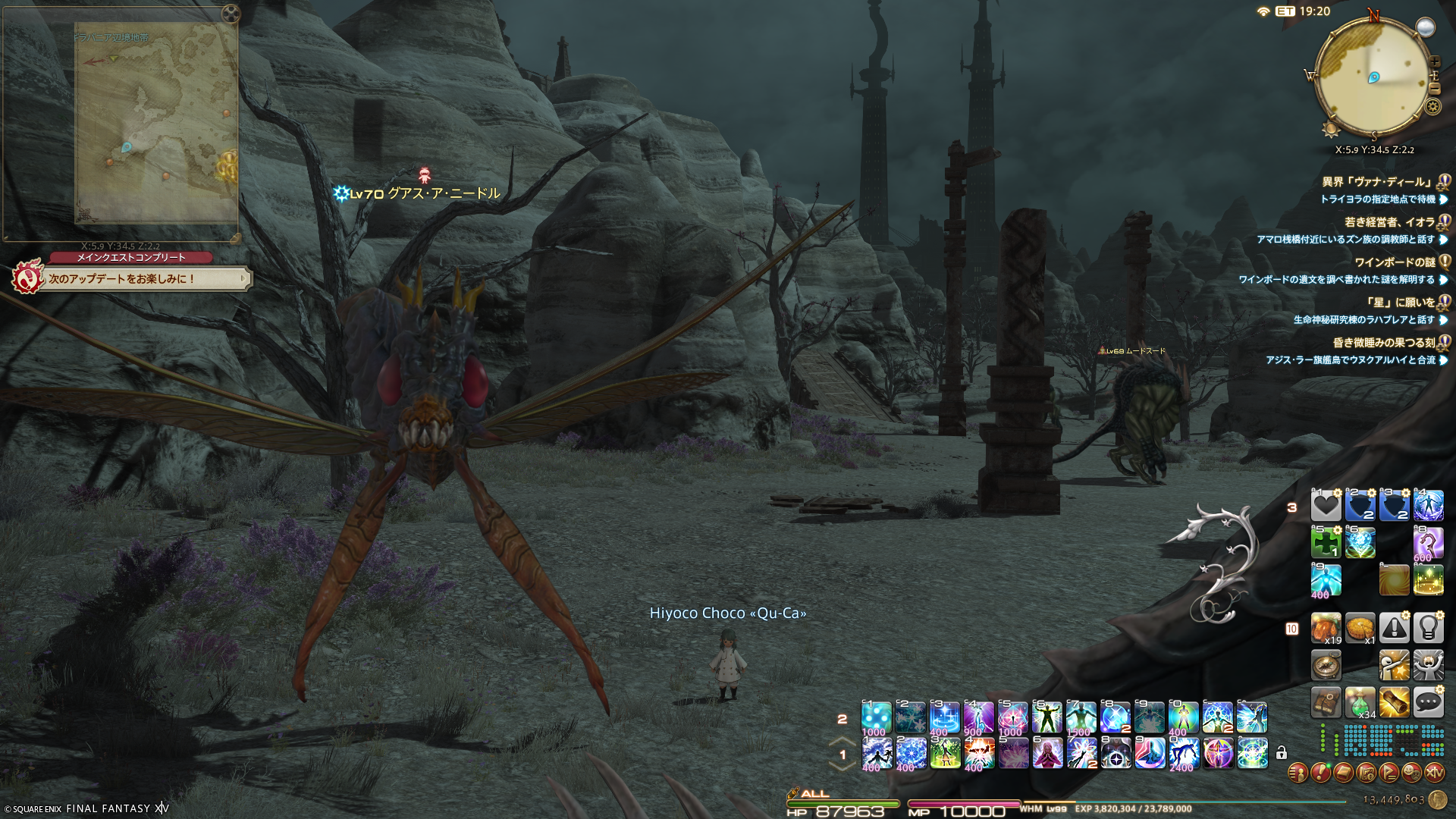The image size is (1456, 819).
Task: Select the 若き経営者、イオラ quest entry
Action: tap(1389, 222)
